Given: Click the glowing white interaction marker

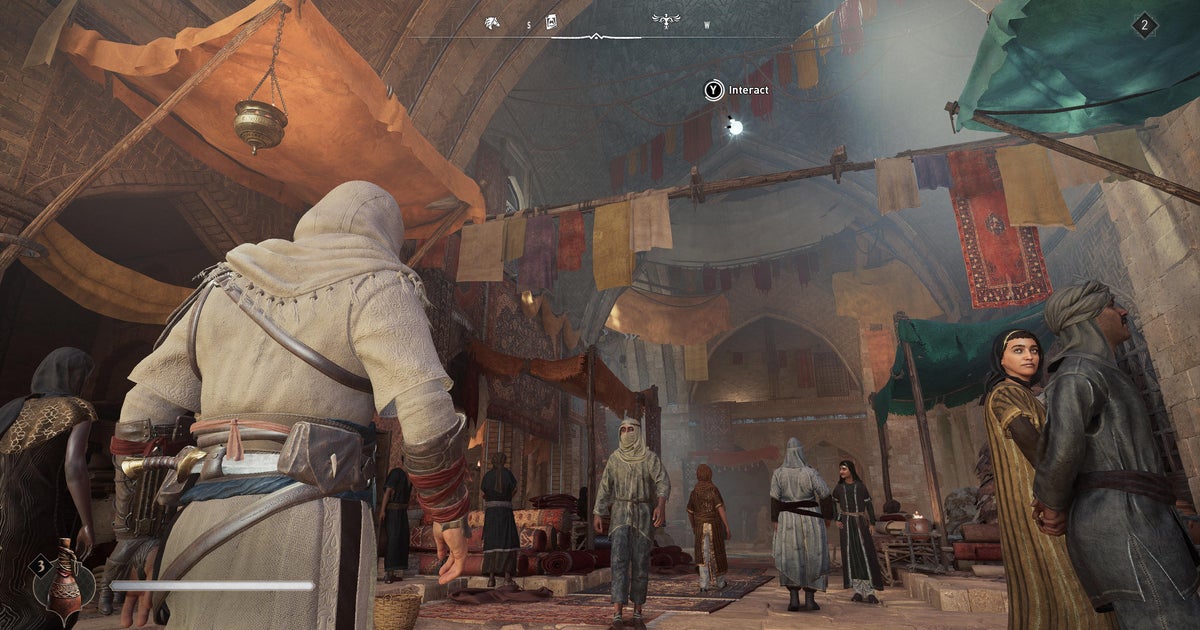Looking at the screenshot, I should click(x=735, y=127).
